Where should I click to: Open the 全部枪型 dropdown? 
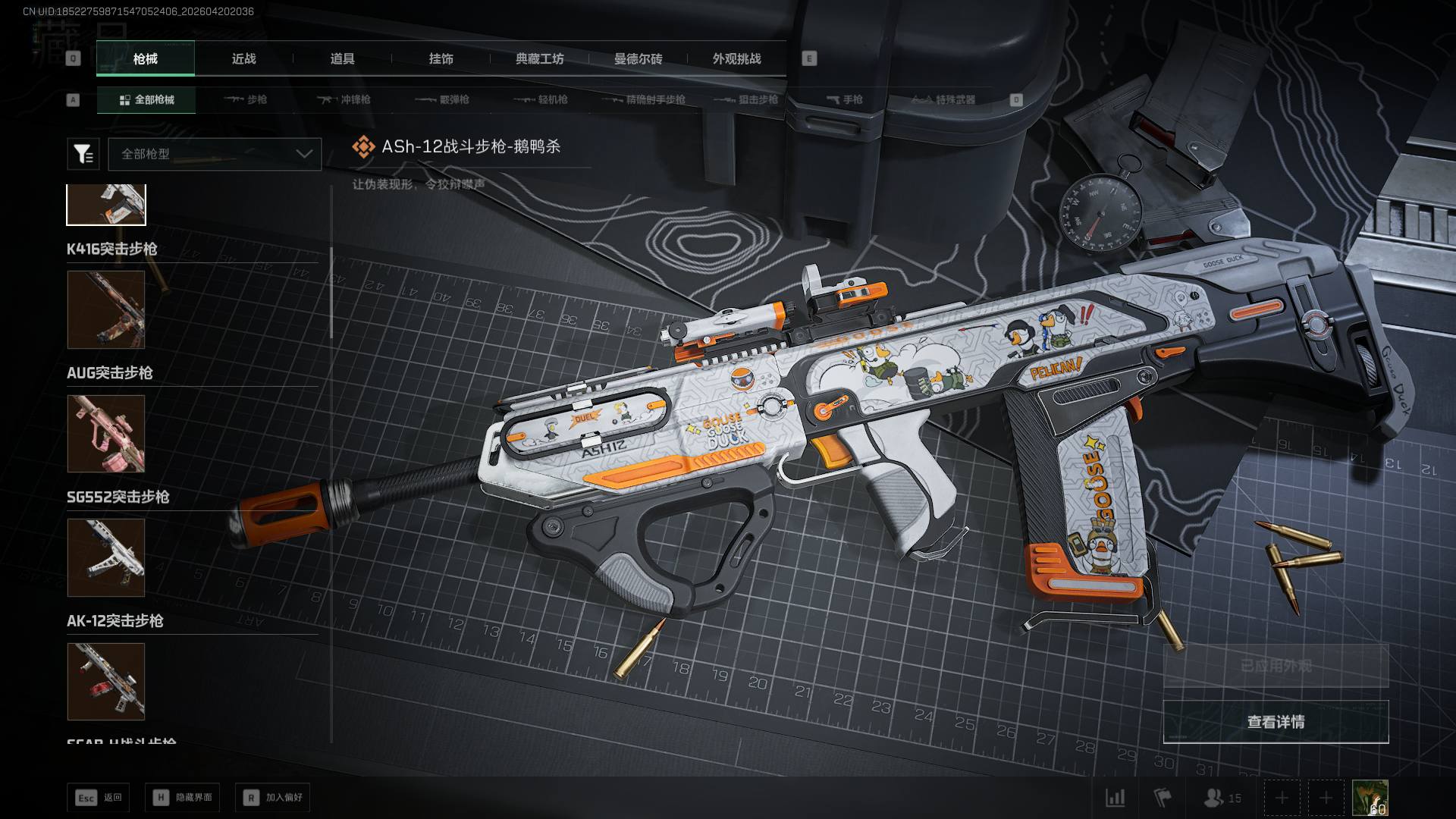tap(215, 154)
